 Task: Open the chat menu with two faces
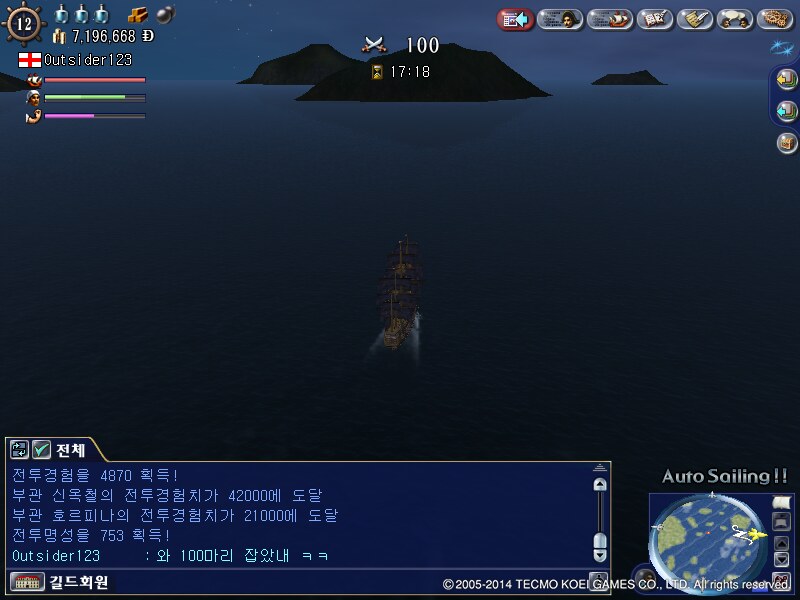point(736,18)
